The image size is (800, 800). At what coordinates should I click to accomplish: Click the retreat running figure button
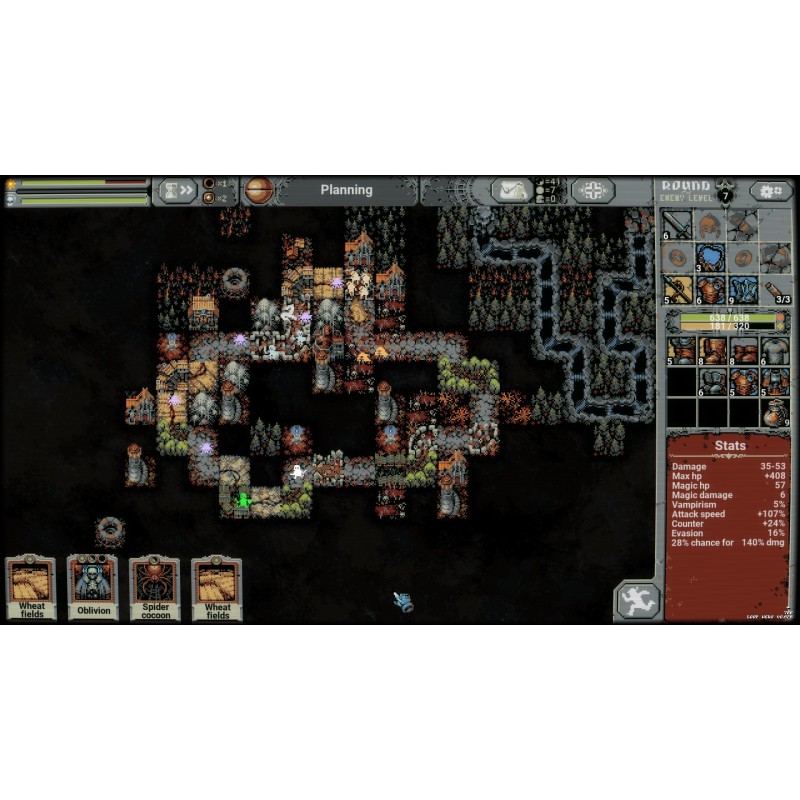point(637,601)
